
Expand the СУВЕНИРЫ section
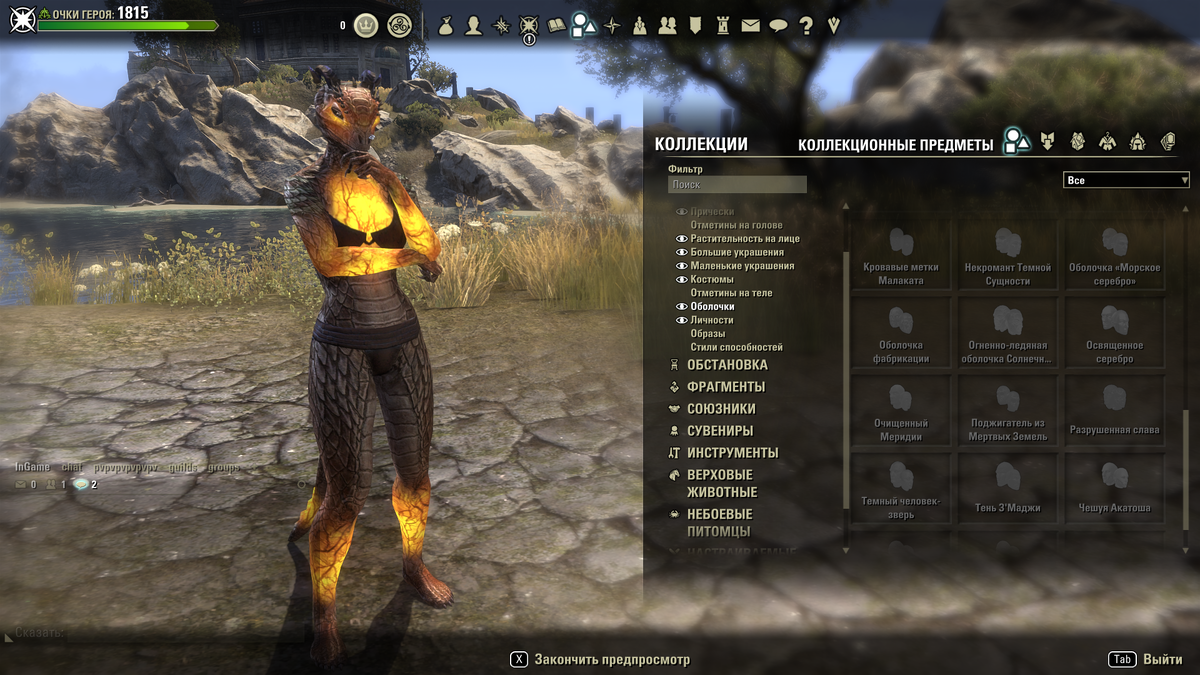(x=720, y=431)
